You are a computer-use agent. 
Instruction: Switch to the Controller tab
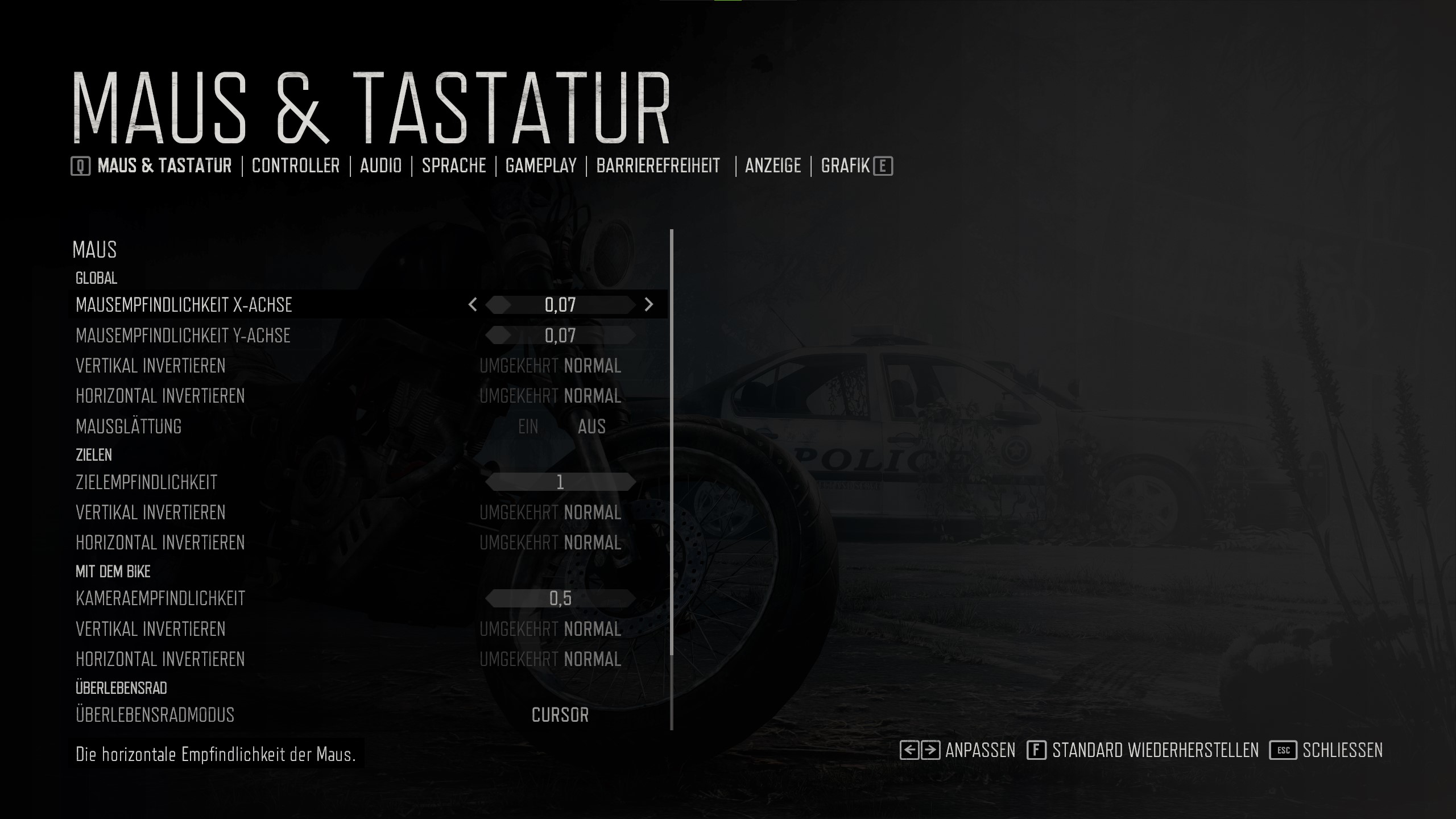coord(295,166)
